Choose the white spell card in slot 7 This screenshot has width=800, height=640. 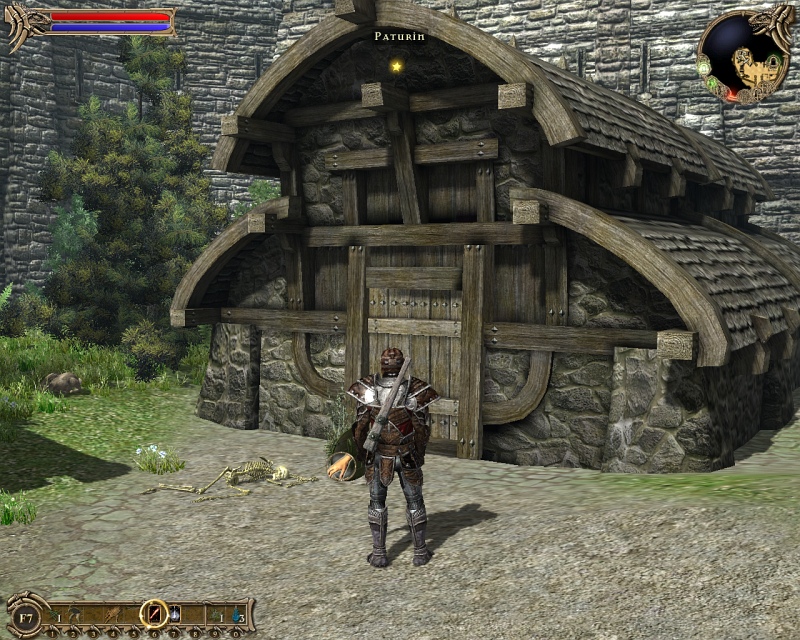coord(175,613)
